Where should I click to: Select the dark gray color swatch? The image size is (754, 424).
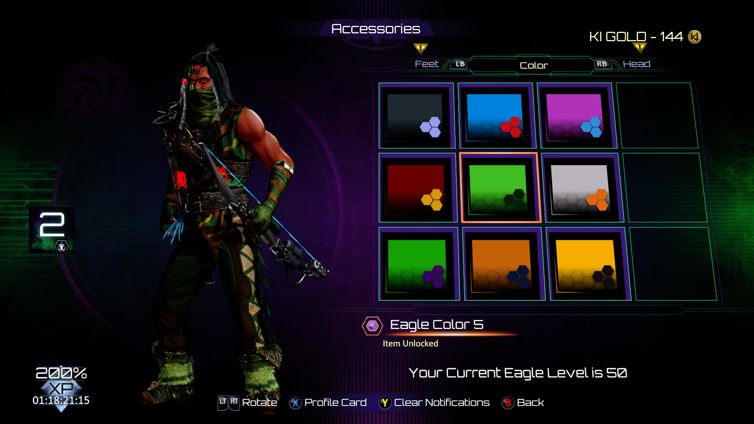[417, 117]
